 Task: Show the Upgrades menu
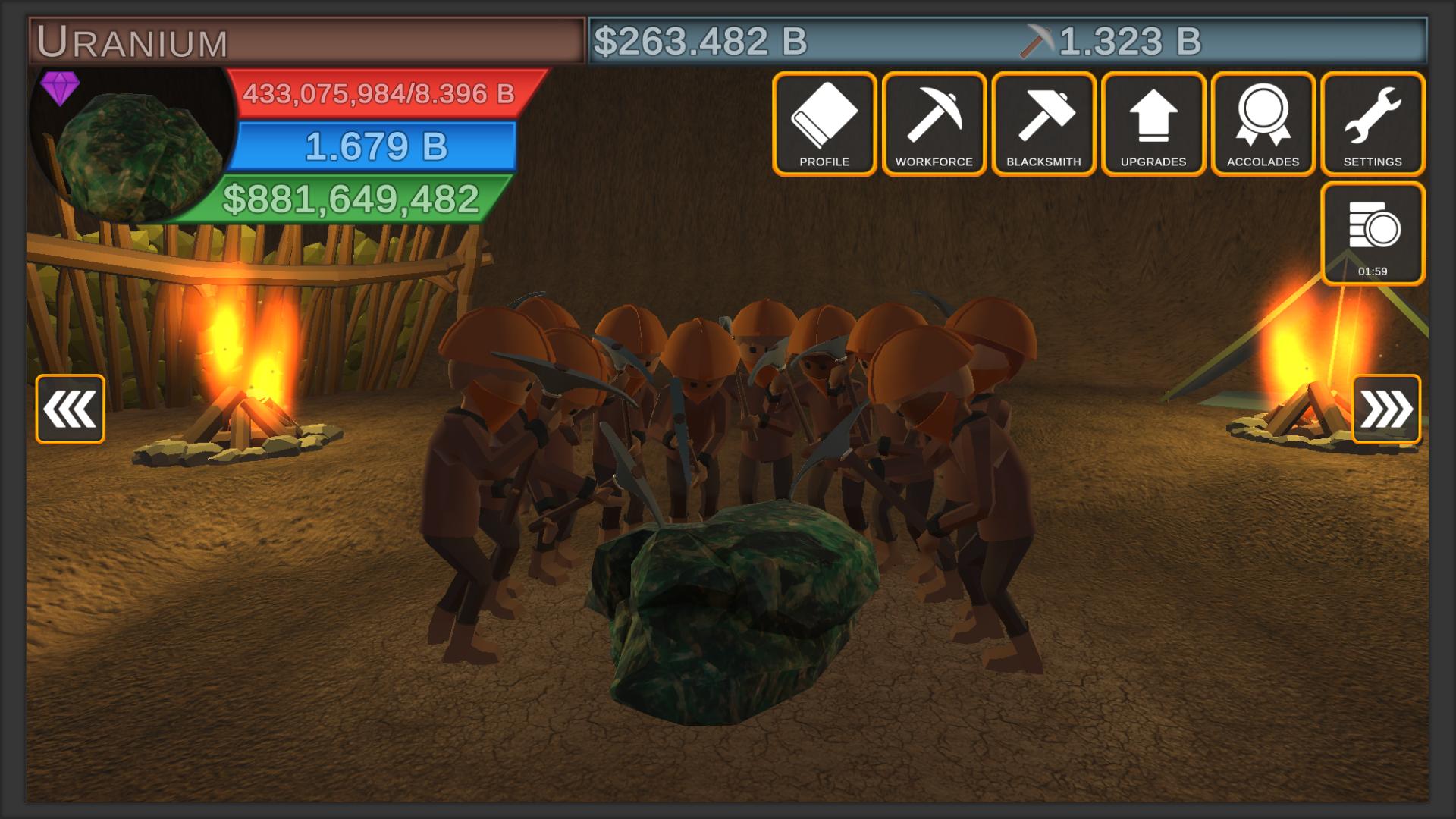coord(1153,124)
